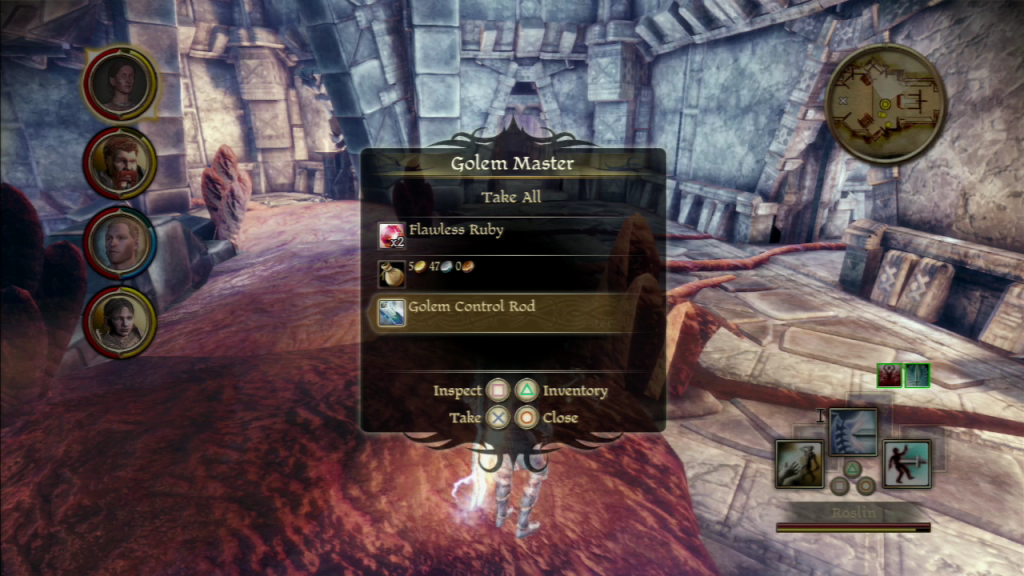The image size is (1024, 576).
Task: Select the red-bearded dwarf party portrait
Action: 120,163
